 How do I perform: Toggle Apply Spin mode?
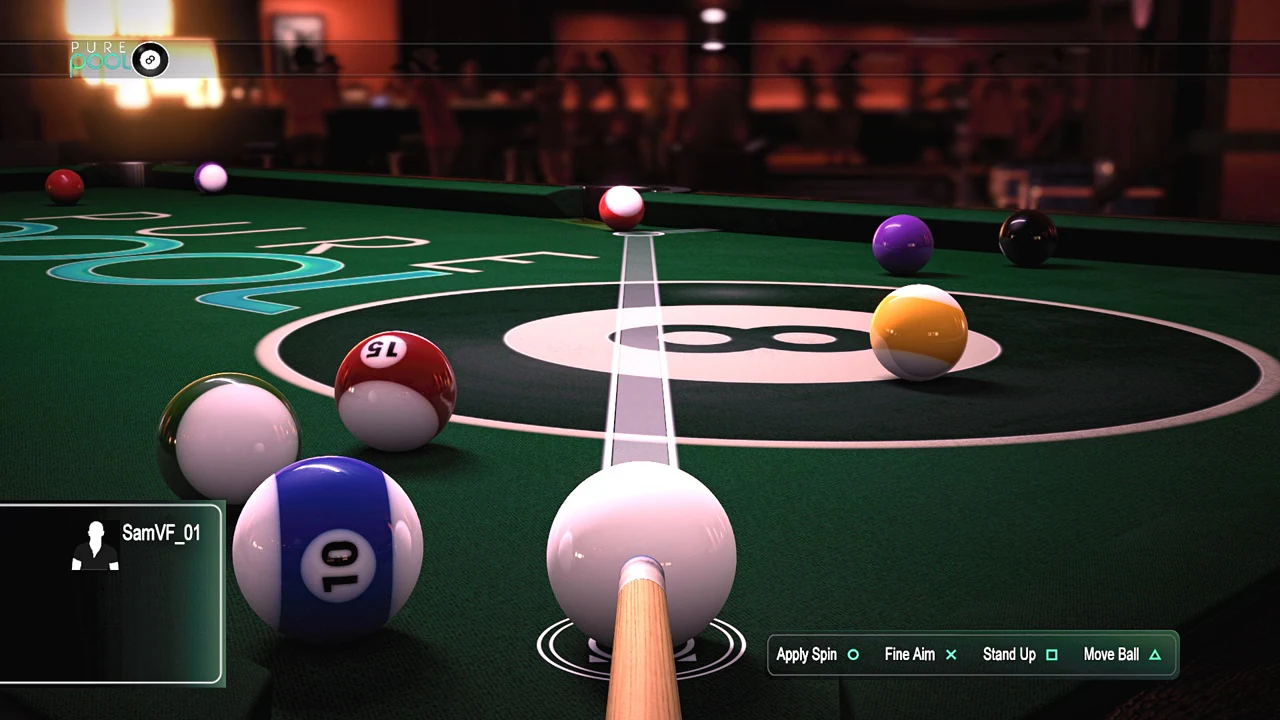tap(806, 654)
